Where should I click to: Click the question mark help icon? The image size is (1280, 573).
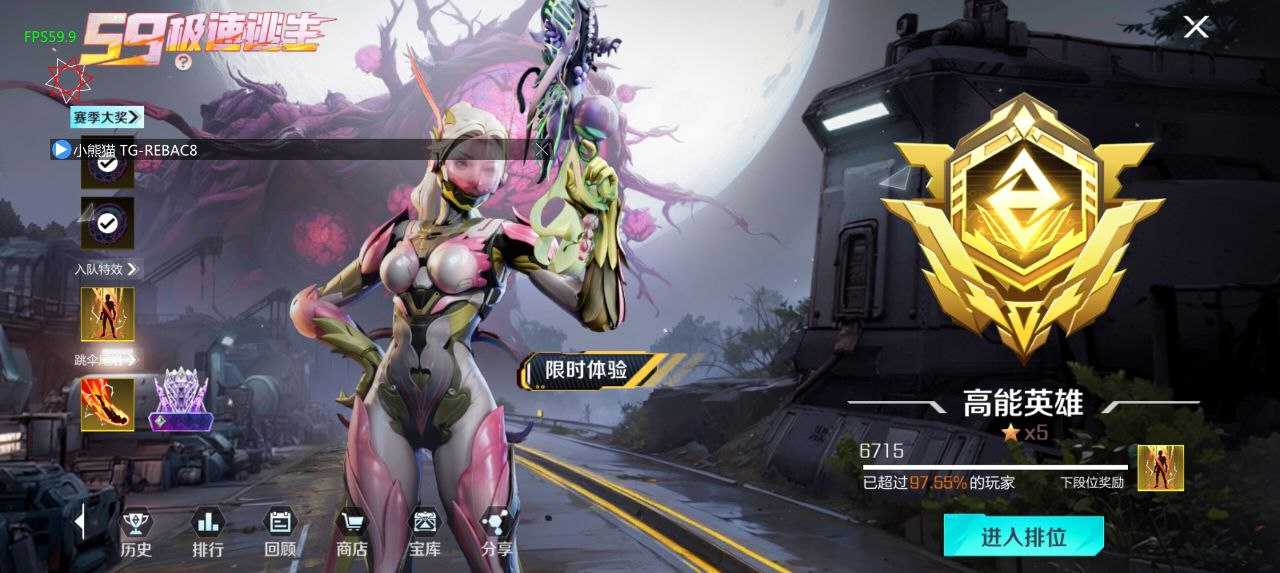pyautogui.click(x=183, y=61)
